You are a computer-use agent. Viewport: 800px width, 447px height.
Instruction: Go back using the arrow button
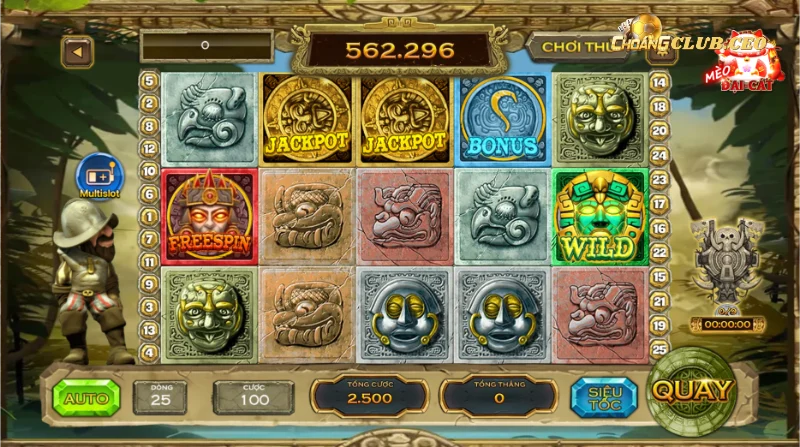77,49
